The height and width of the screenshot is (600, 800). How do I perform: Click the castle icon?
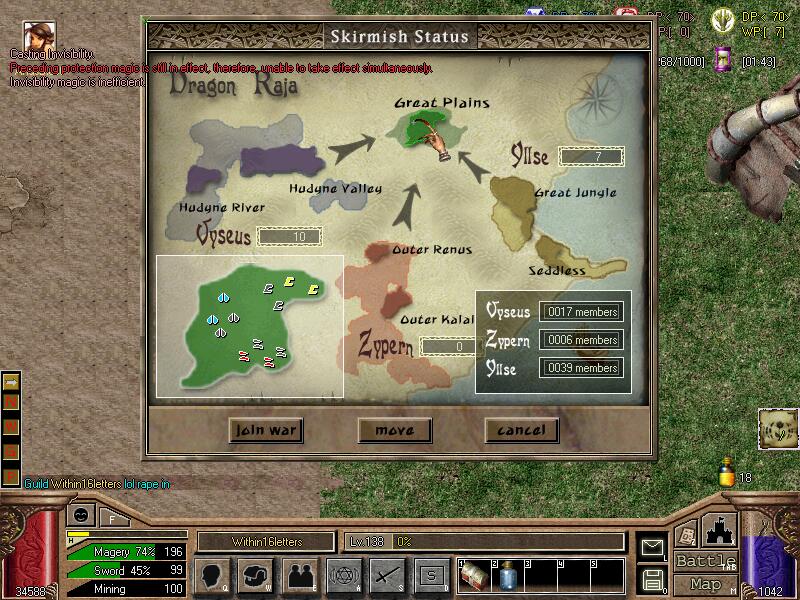pyautogui.click(x=719, y=528)
